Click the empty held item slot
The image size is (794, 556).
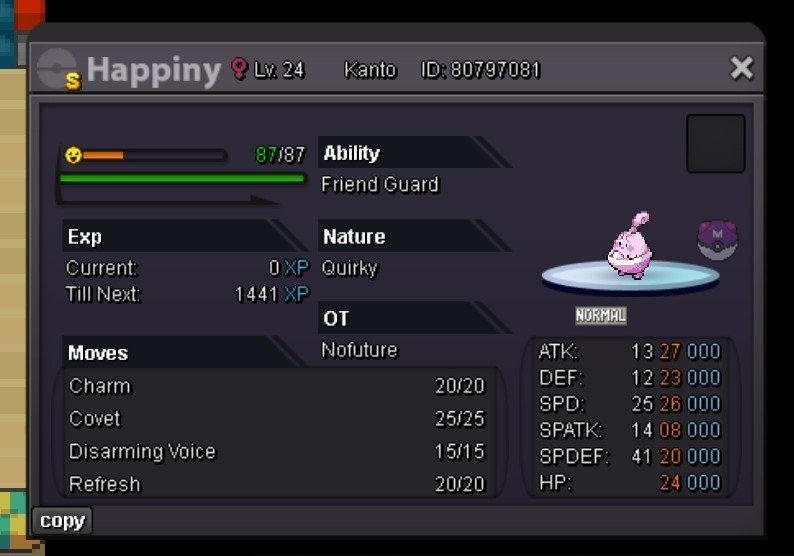[715, 143]
